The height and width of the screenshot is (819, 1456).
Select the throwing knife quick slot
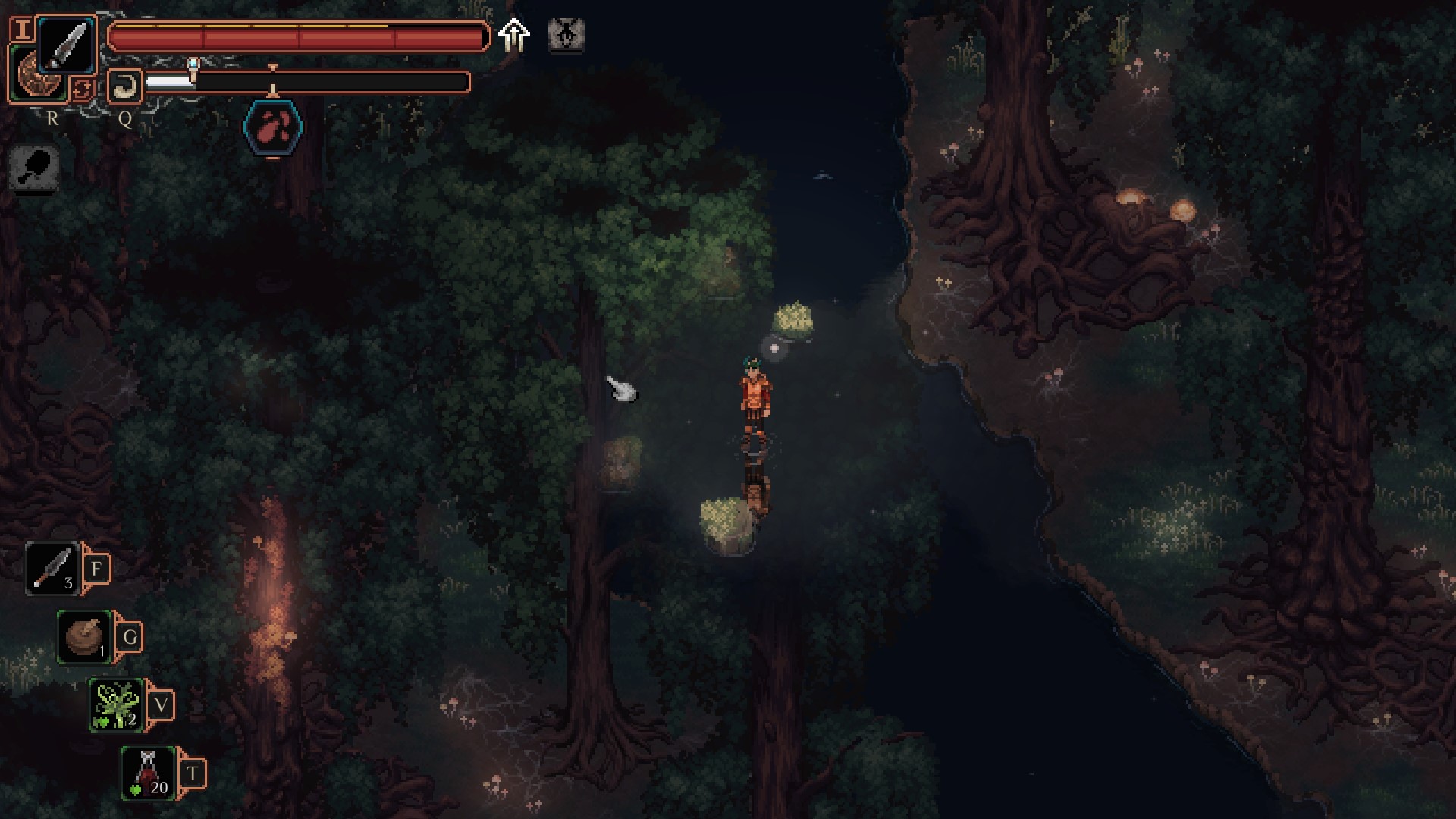coord(53,568)
